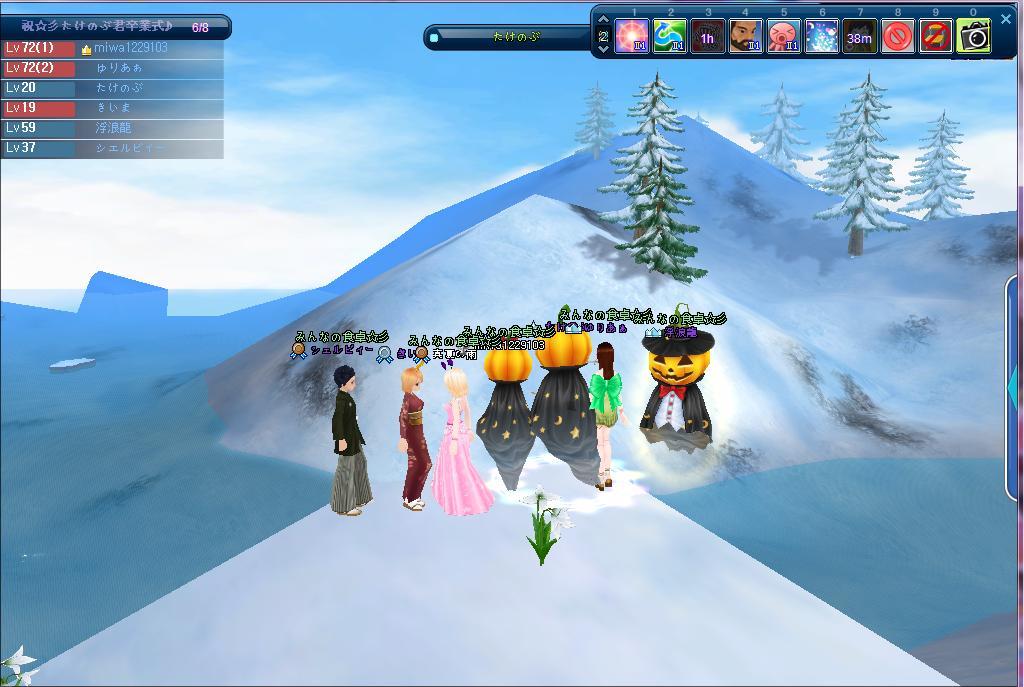Screen dimensions: 1024x687
Task: Click the dark slot showing 1h cooldown
Action: 708,38
